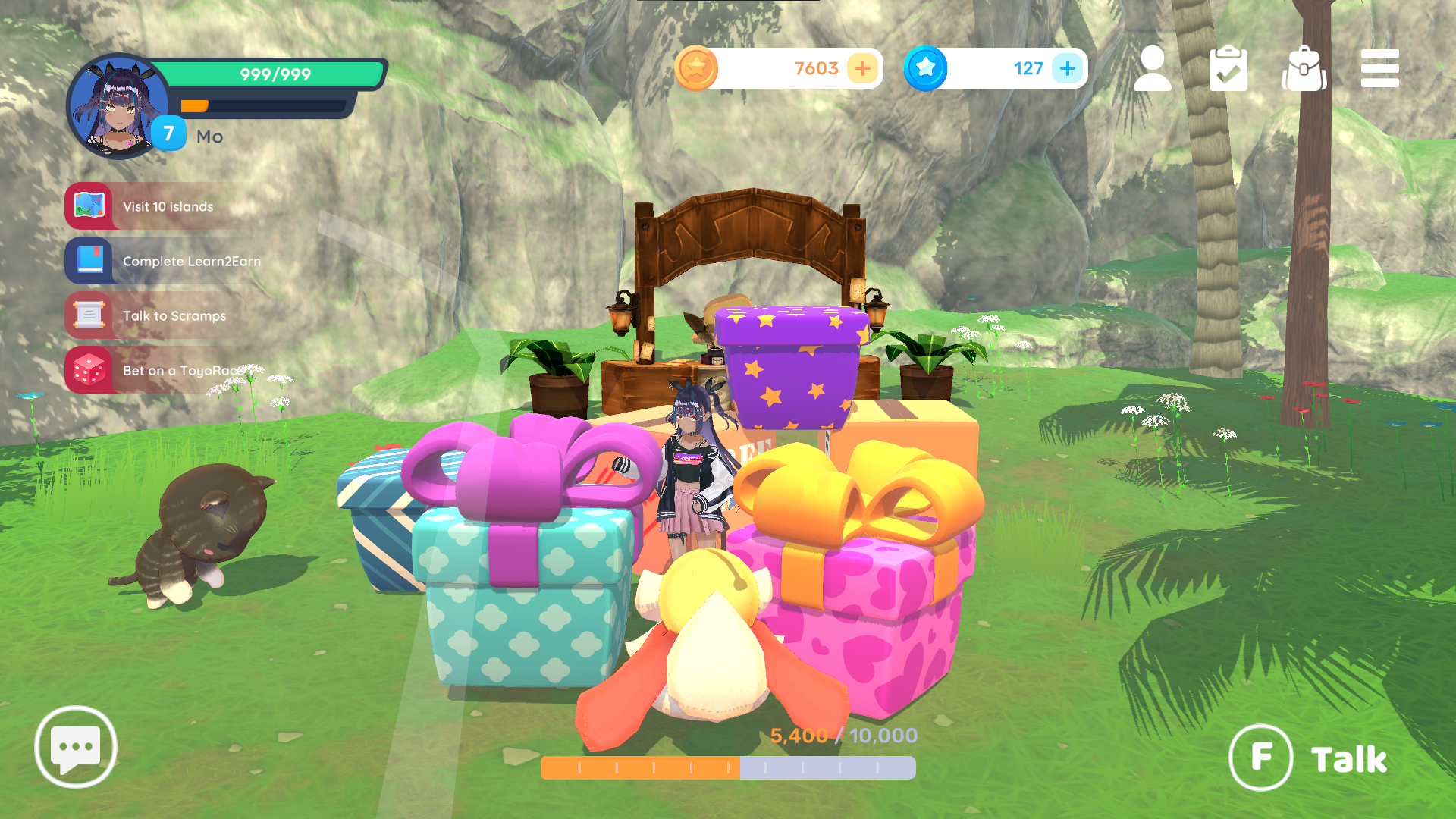
Task: Open the hamburger main menu
Action: [x=1379, y=69]
